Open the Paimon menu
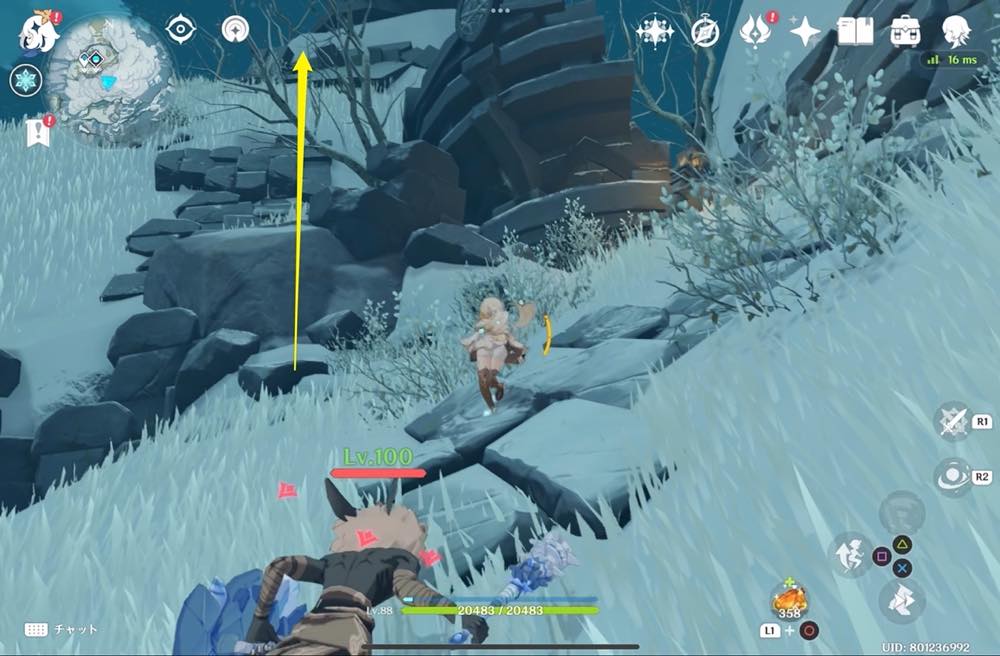The width and height of the screenshot is (1000, 656). click(37, 30)
